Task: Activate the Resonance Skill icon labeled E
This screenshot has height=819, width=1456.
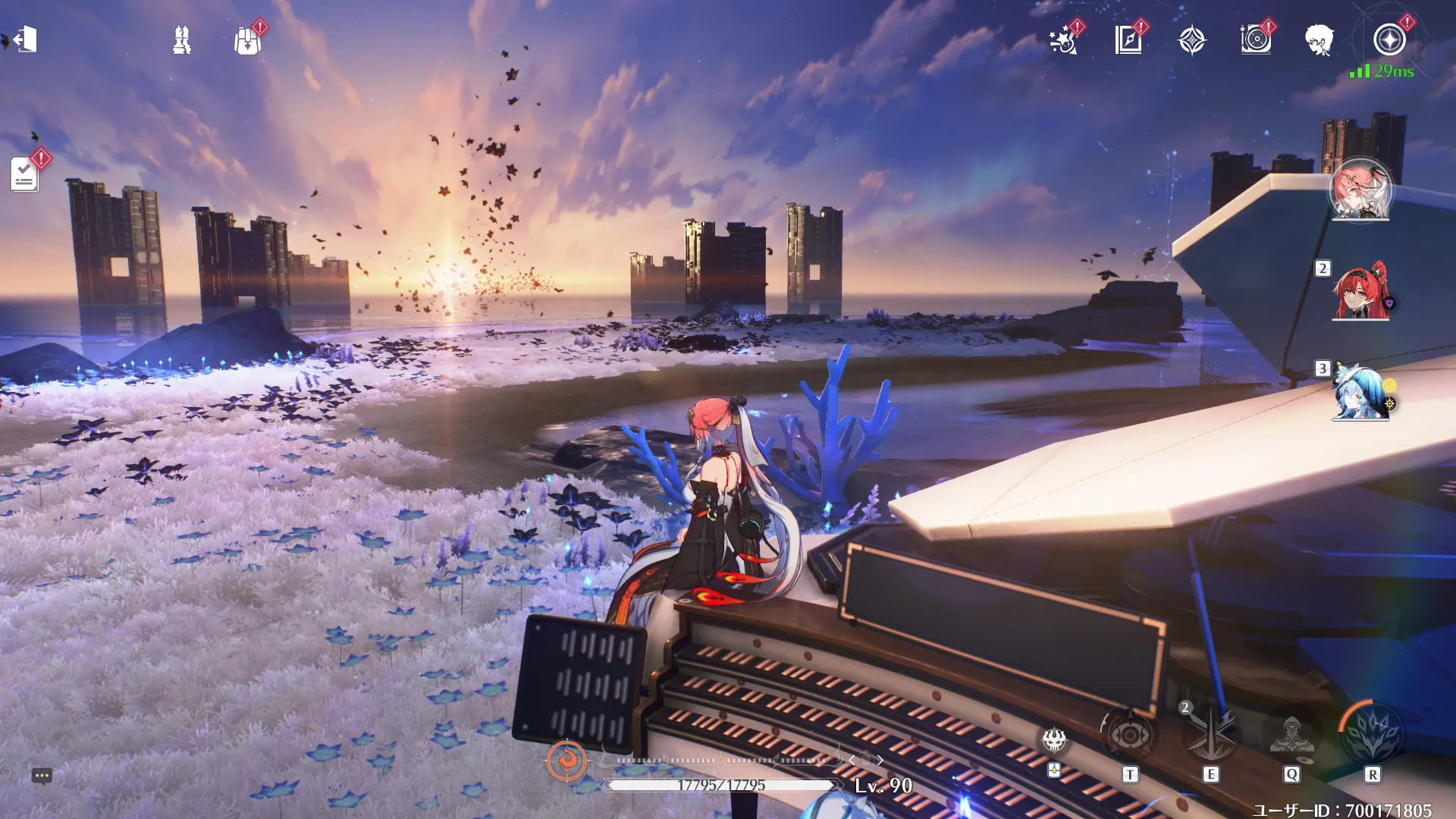Action: [x=1211, y=735]
